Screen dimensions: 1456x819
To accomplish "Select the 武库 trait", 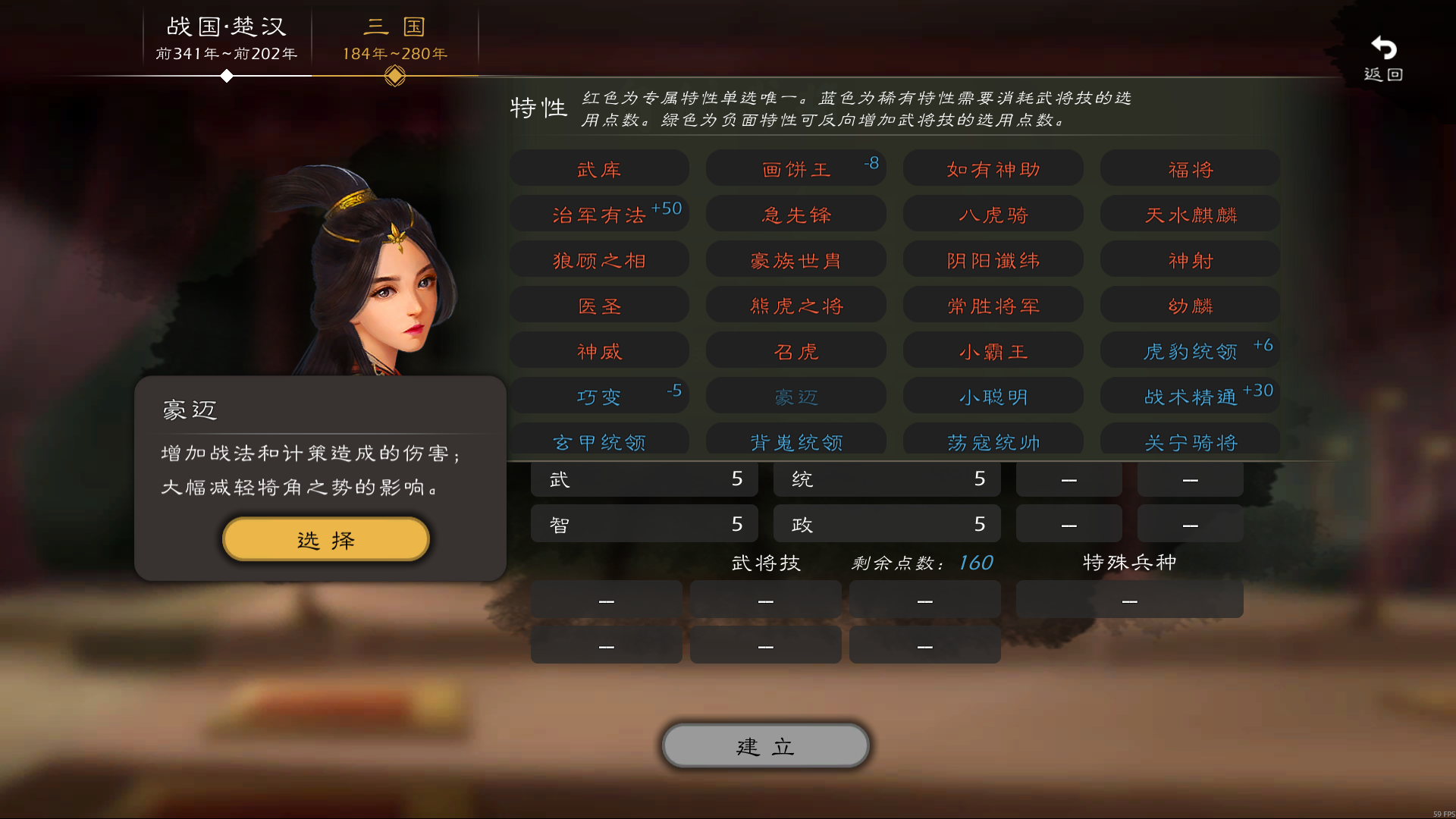I will 598,168.
